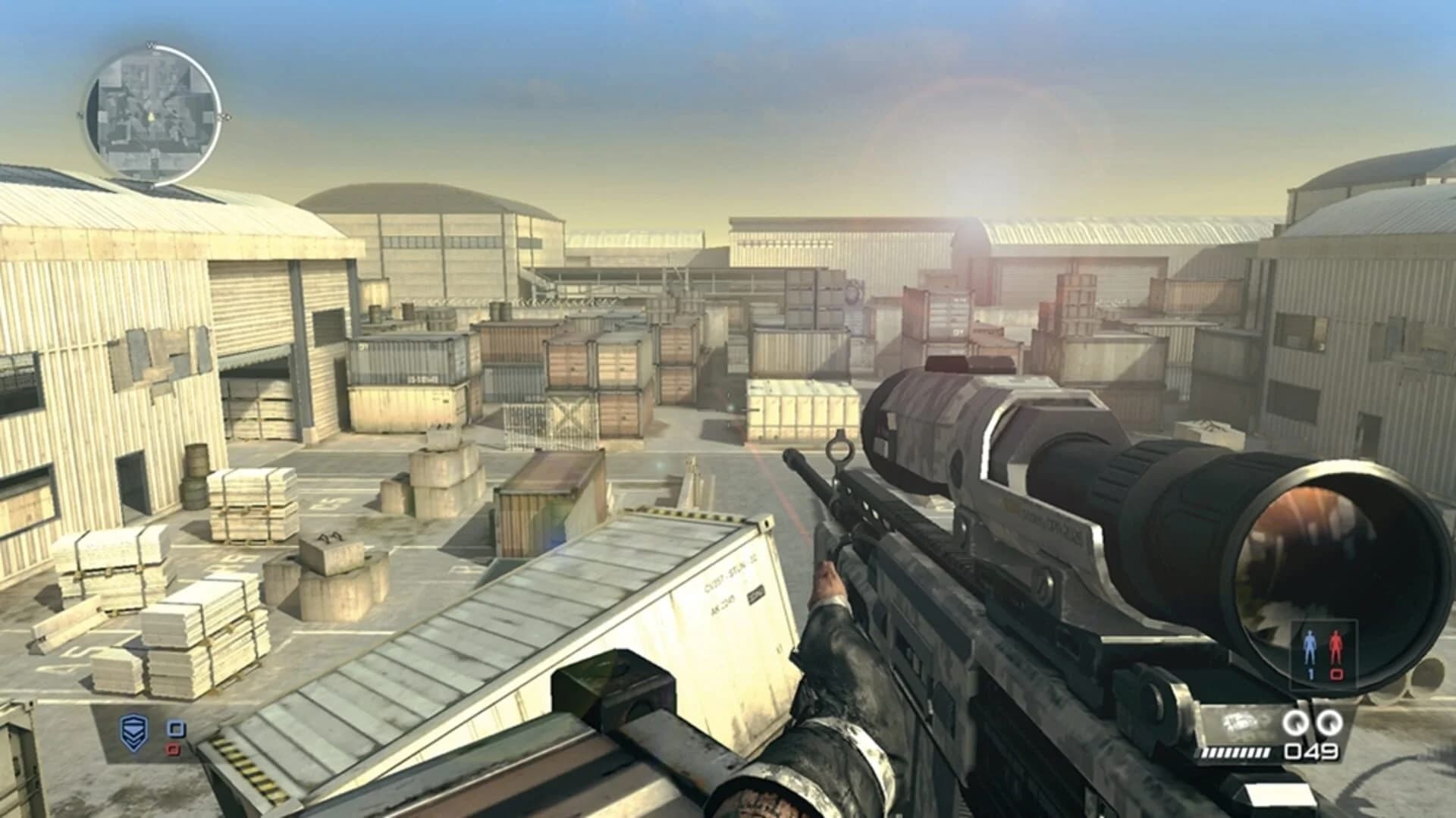Click the red team score count of 0
The width and height of the screenshot is (1456, 818).
[x=1336, y=673]
